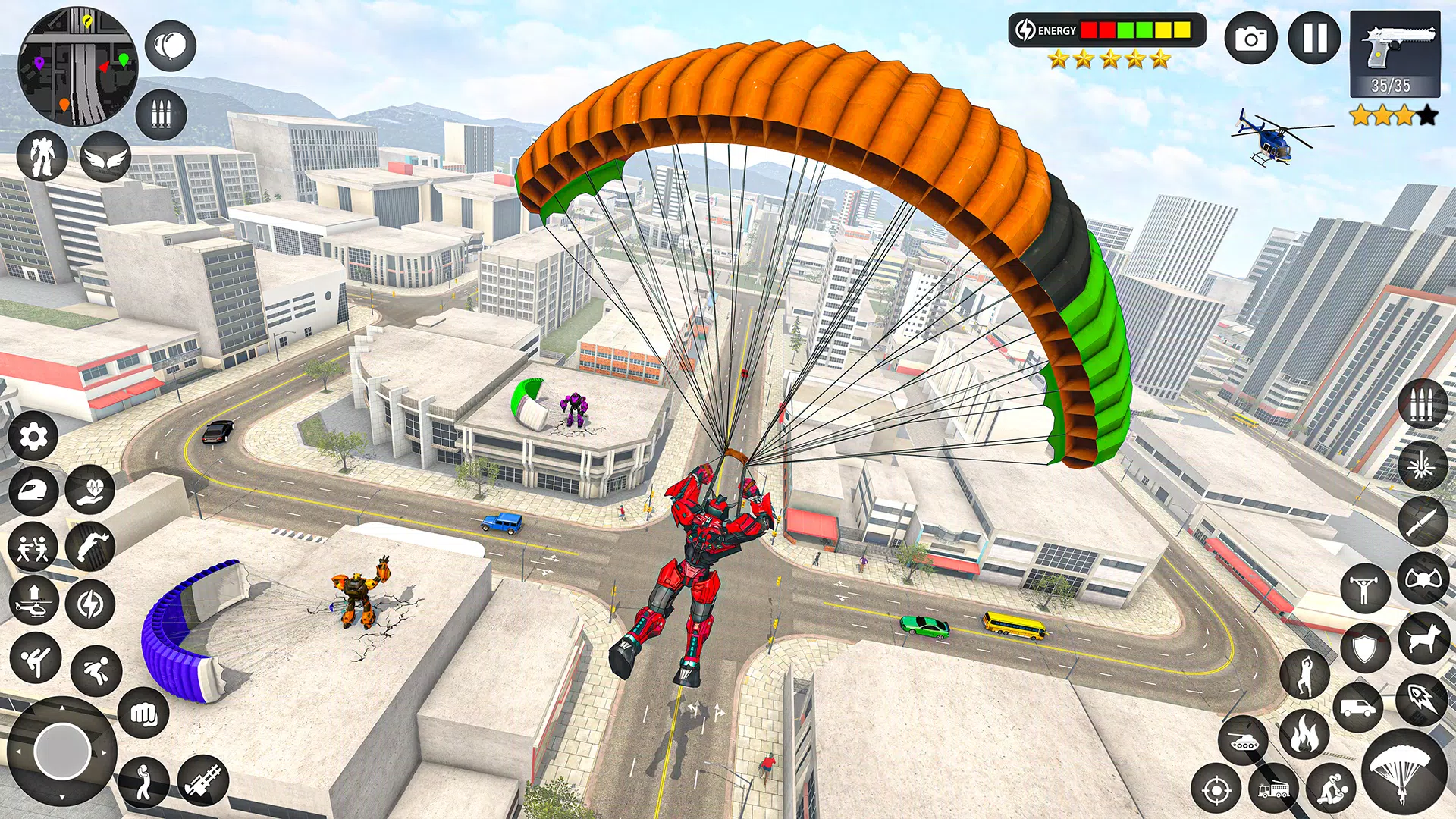Deploy the parachute button
This screenshot has height=819, width=1456.
pos(1404,772)
